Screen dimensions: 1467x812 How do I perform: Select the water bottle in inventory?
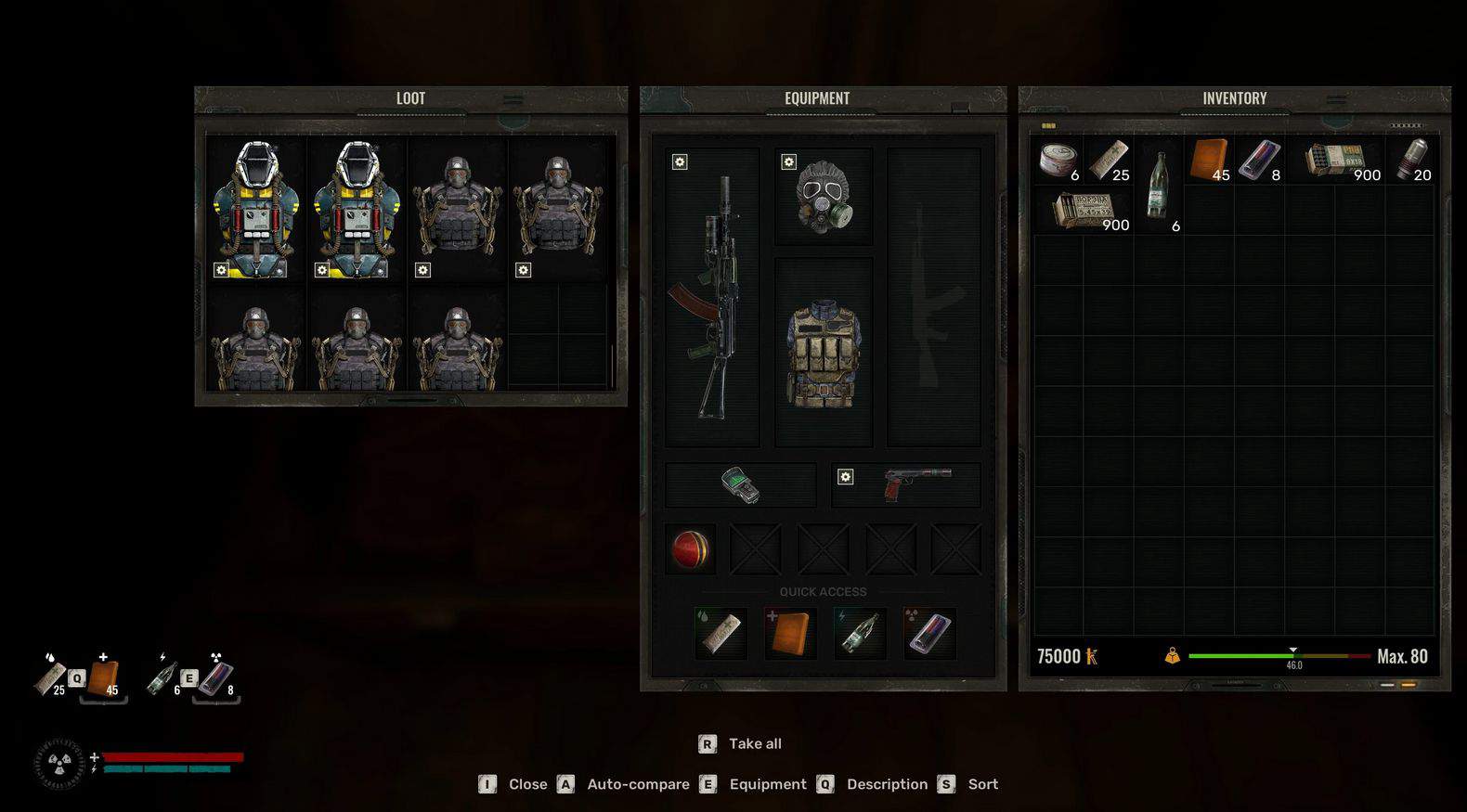tap(1158, 186)
